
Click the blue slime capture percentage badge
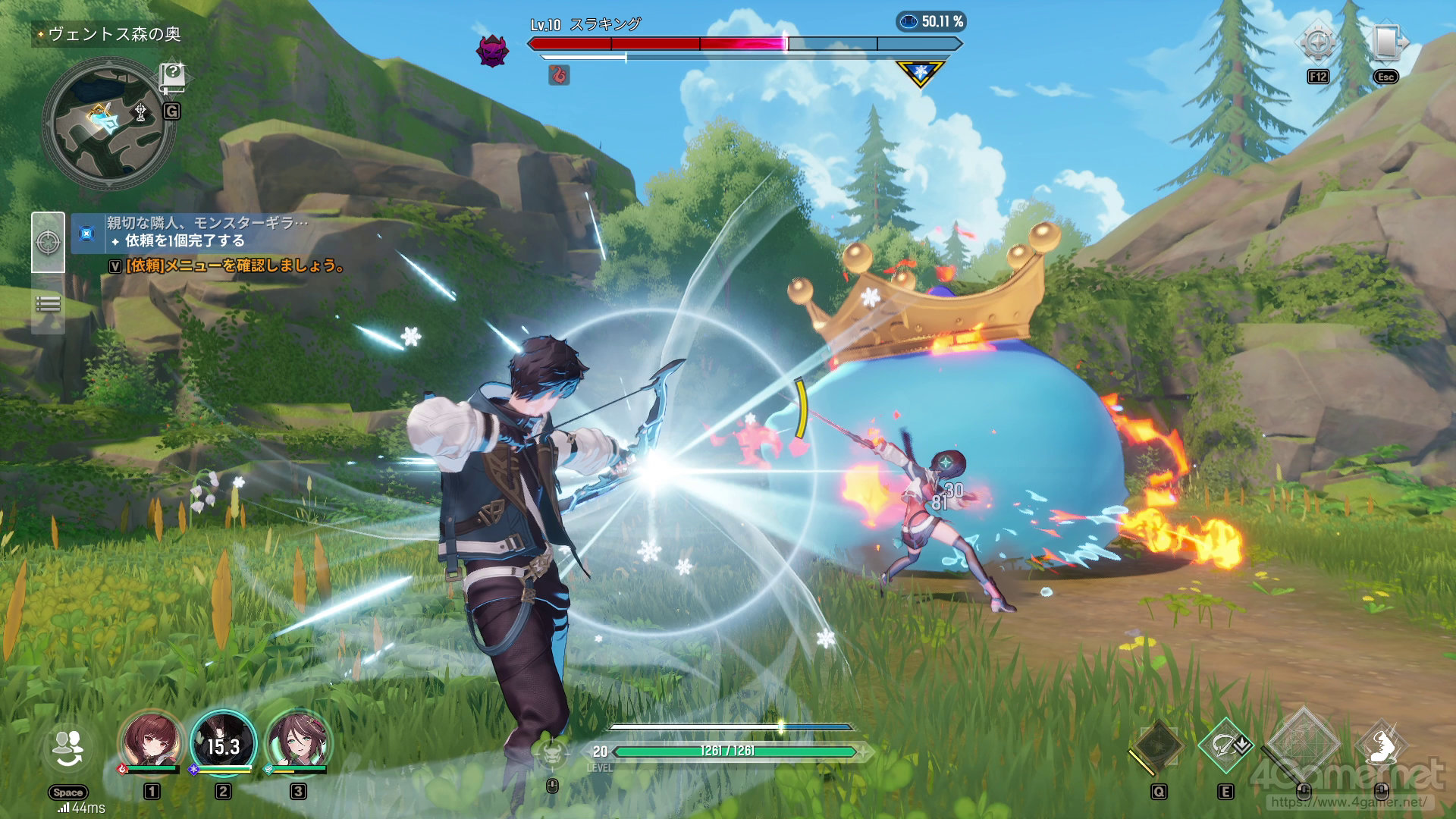931,21
